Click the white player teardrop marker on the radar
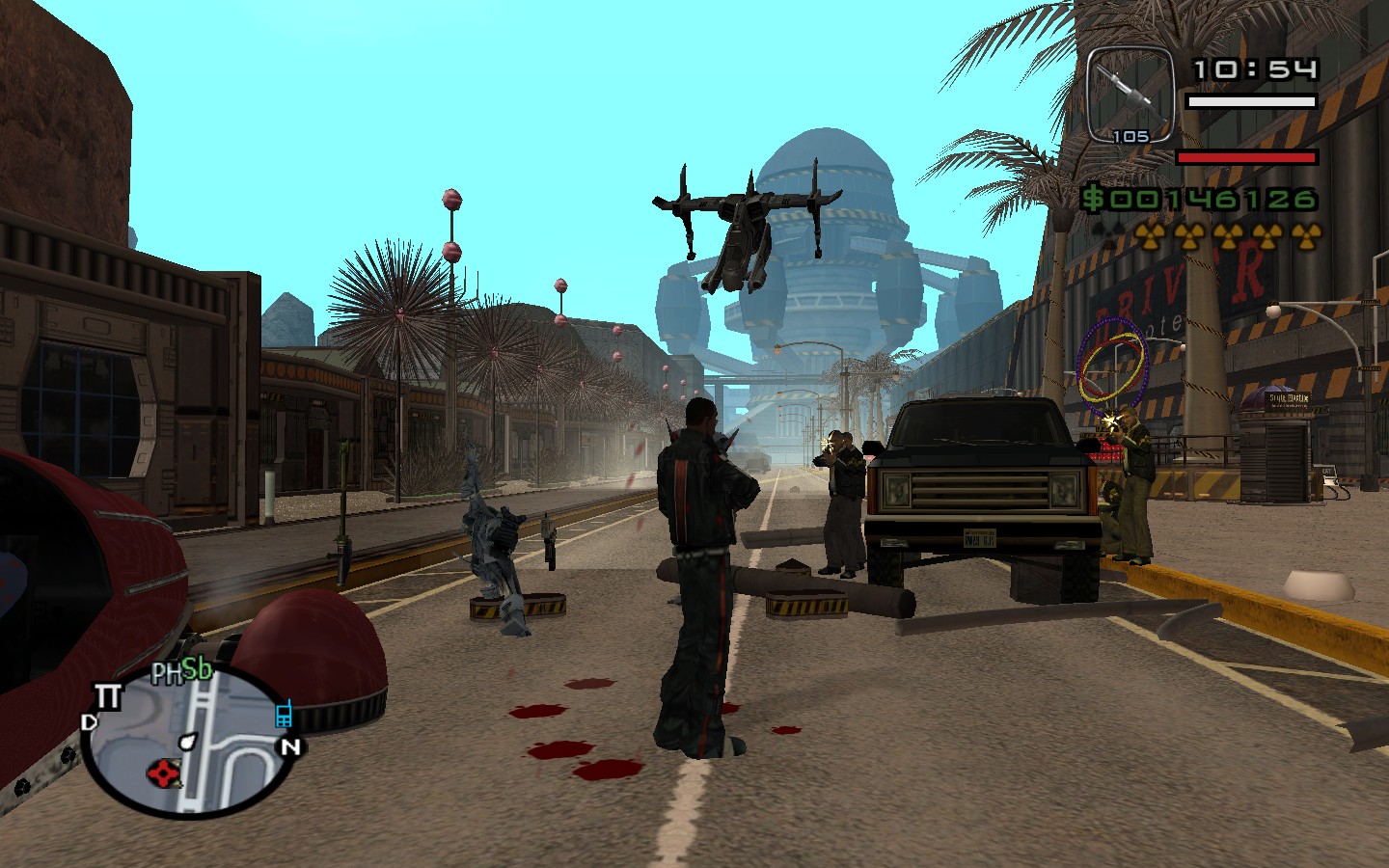The height and width of the screenshot is (868, 1389). tap(189, 744)
